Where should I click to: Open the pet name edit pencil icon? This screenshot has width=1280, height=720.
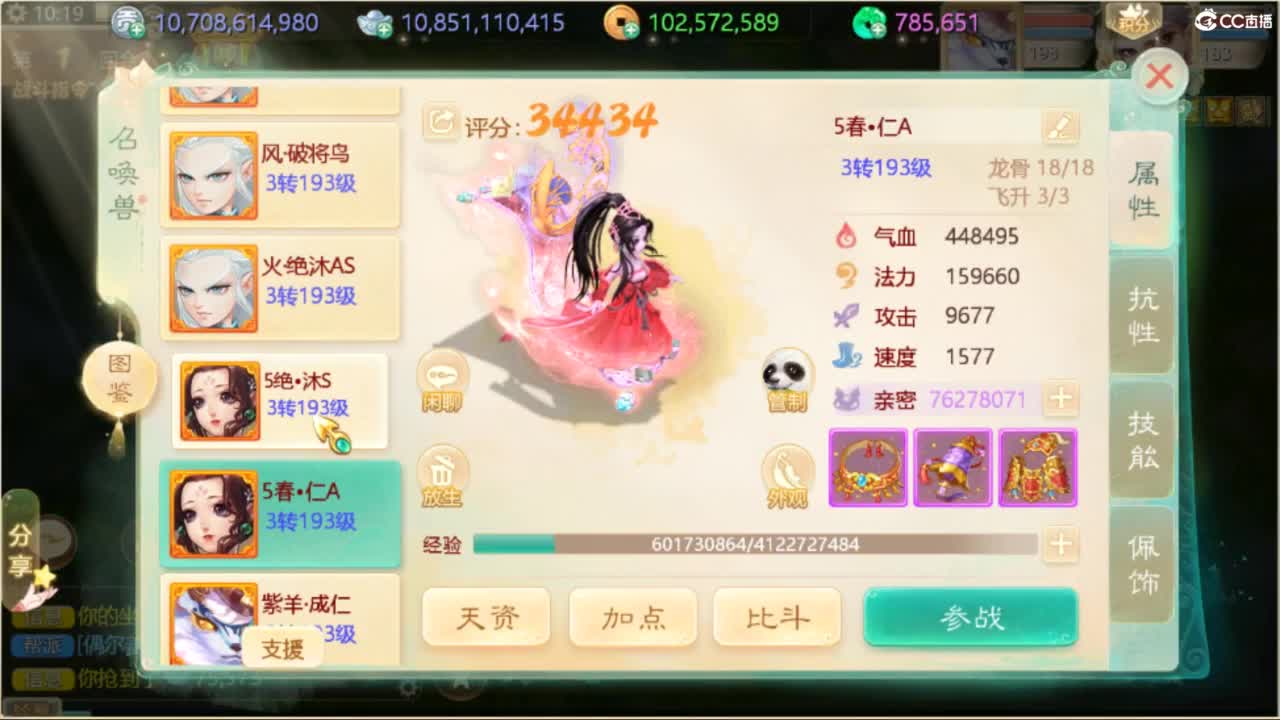[1061, 126]
